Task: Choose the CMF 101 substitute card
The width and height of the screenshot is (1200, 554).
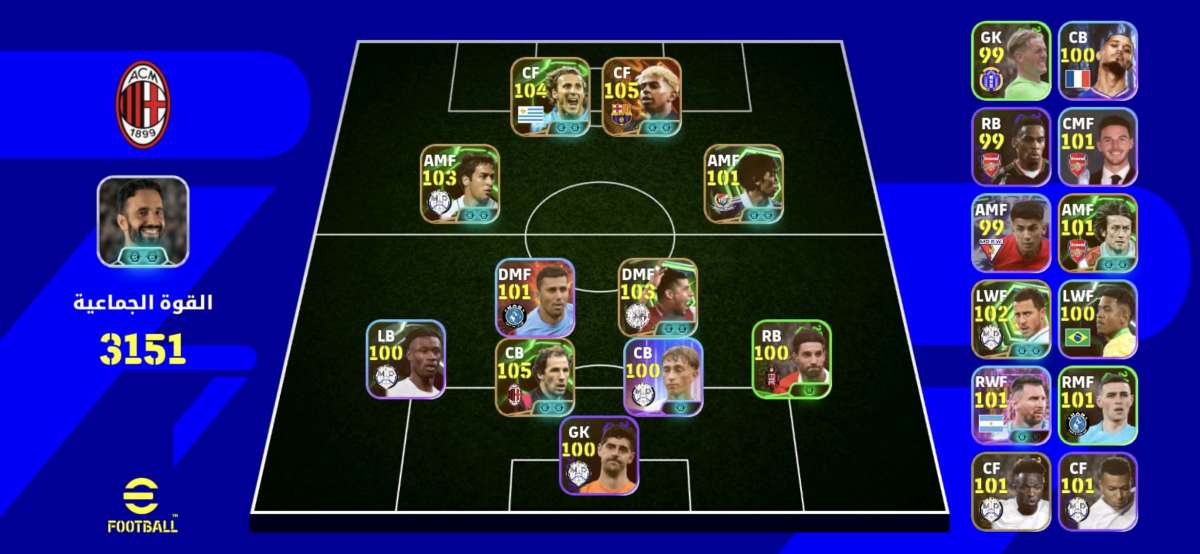Action: pyautogui.click(x=1097, y=147)
